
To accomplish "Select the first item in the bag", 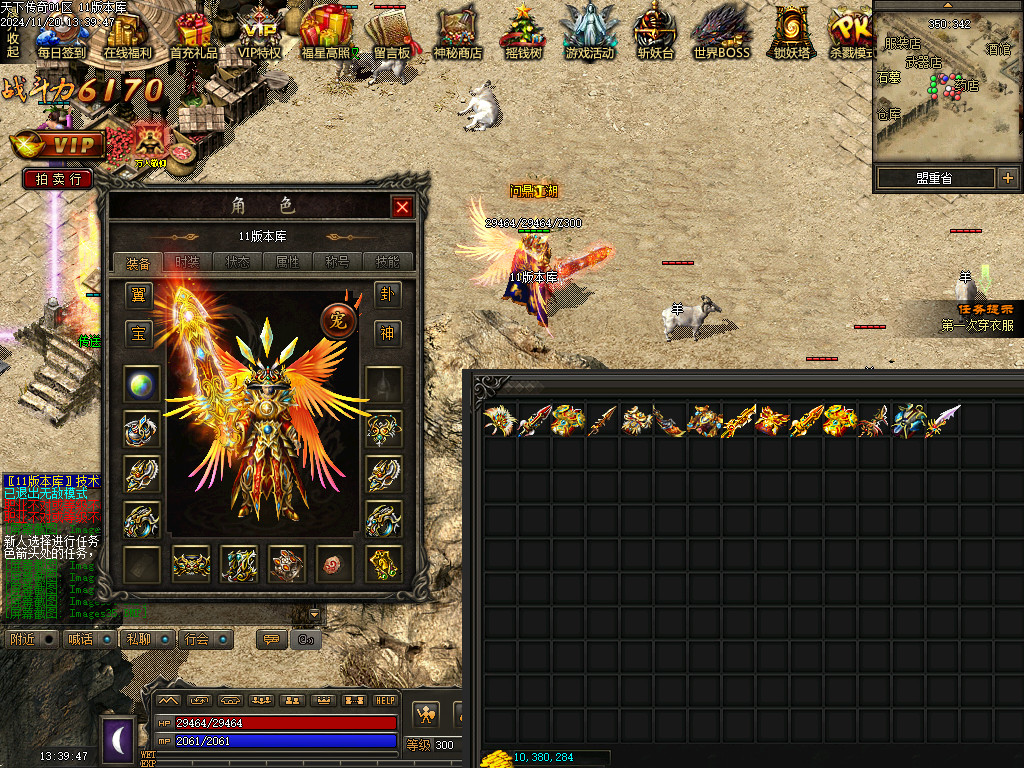I will pos(498,421).
